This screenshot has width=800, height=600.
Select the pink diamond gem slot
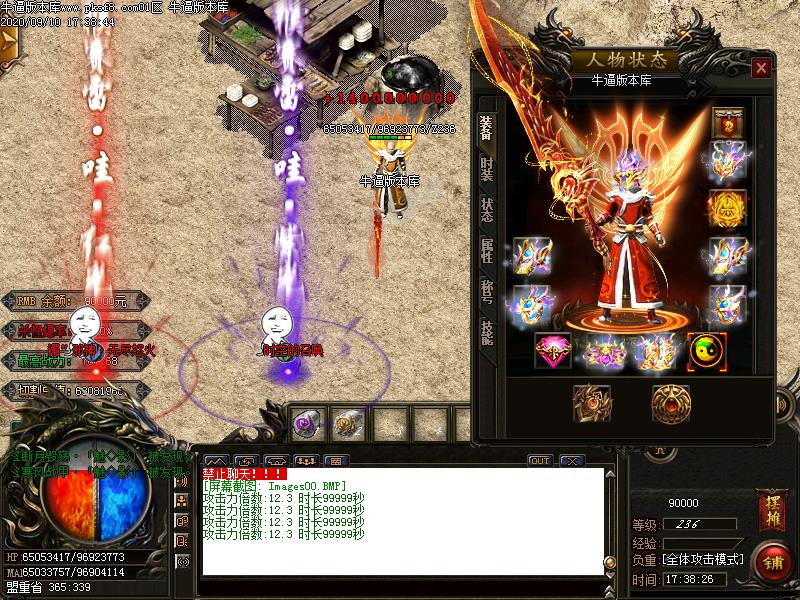tap(553, 350)
